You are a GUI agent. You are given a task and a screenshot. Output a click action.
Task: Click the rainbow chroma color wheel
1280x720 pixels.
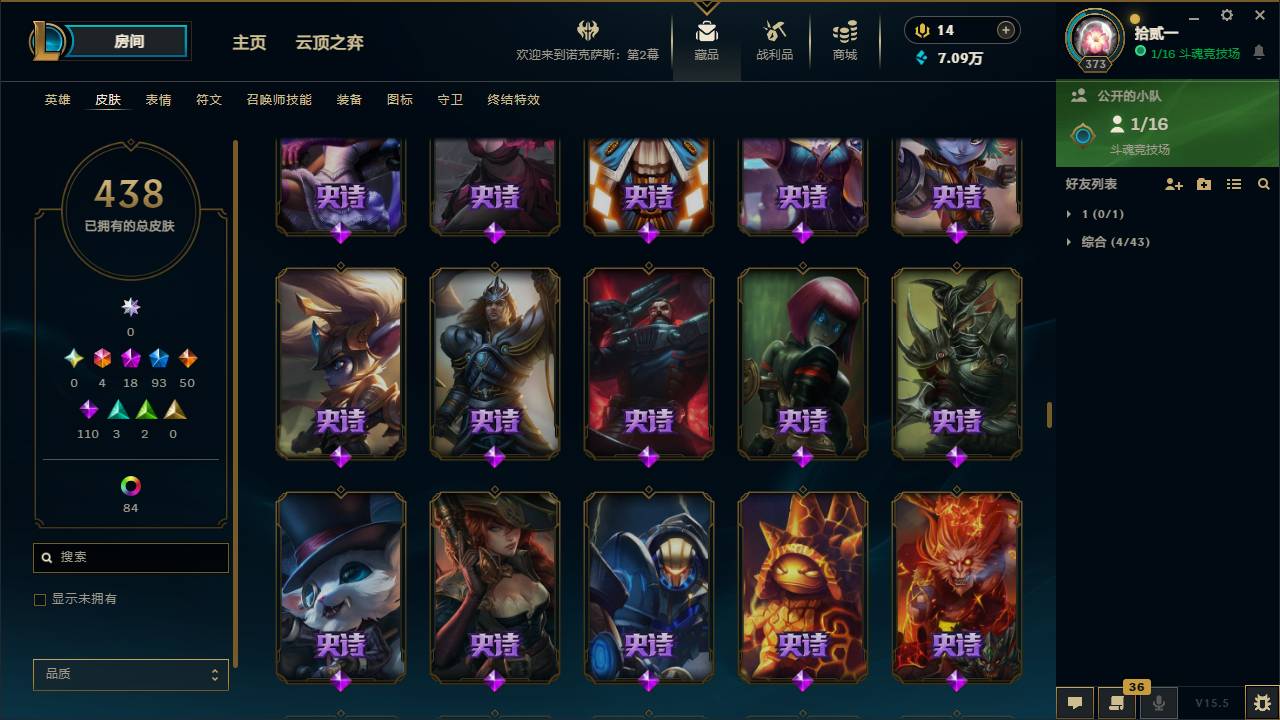point(130,486)
